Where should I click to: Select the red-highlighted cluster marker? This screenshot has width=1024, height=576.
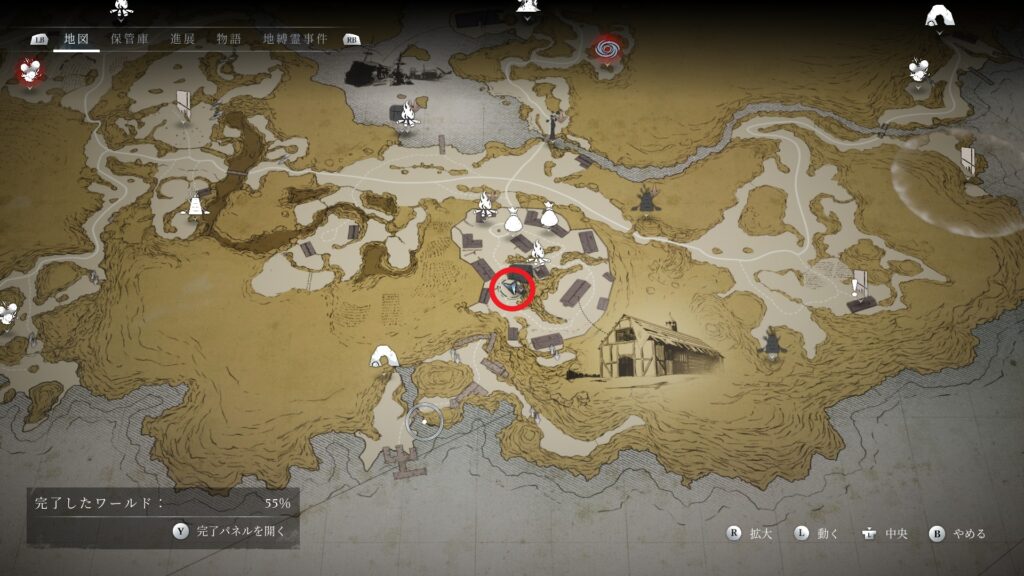tap(29, 70)
